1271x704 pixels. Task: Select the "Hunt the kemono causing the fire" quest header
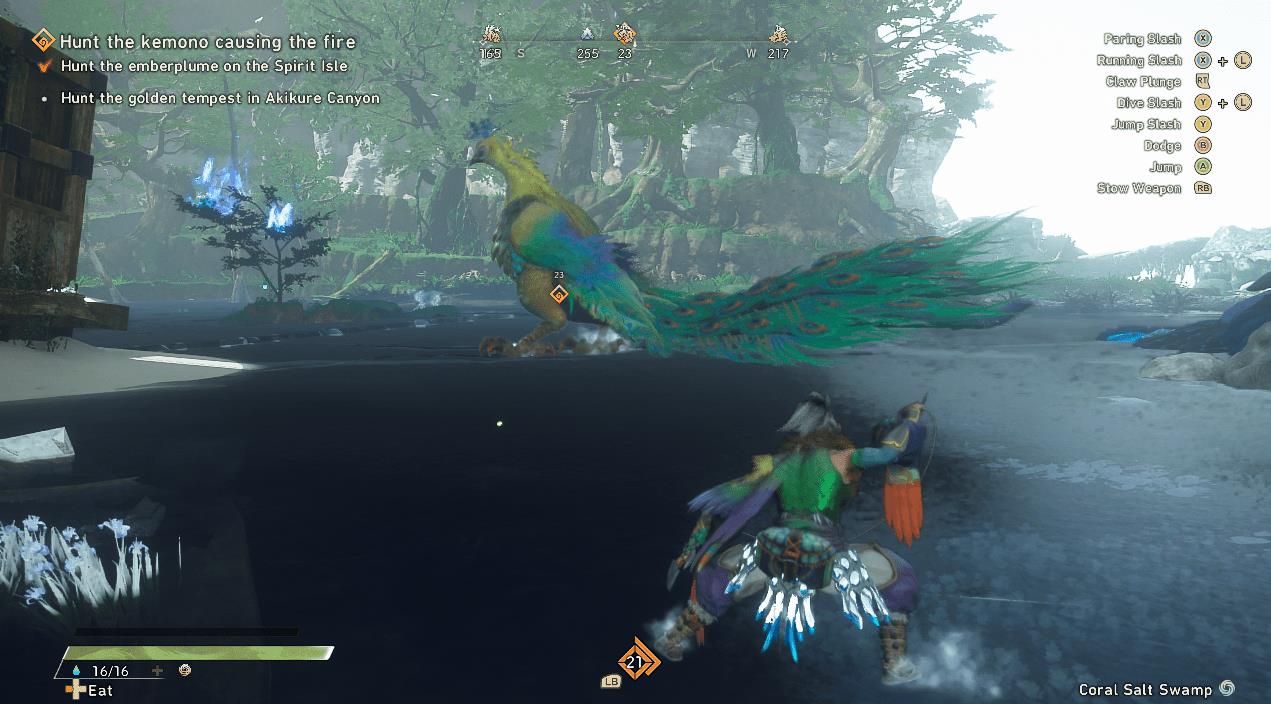pos(207,42)
